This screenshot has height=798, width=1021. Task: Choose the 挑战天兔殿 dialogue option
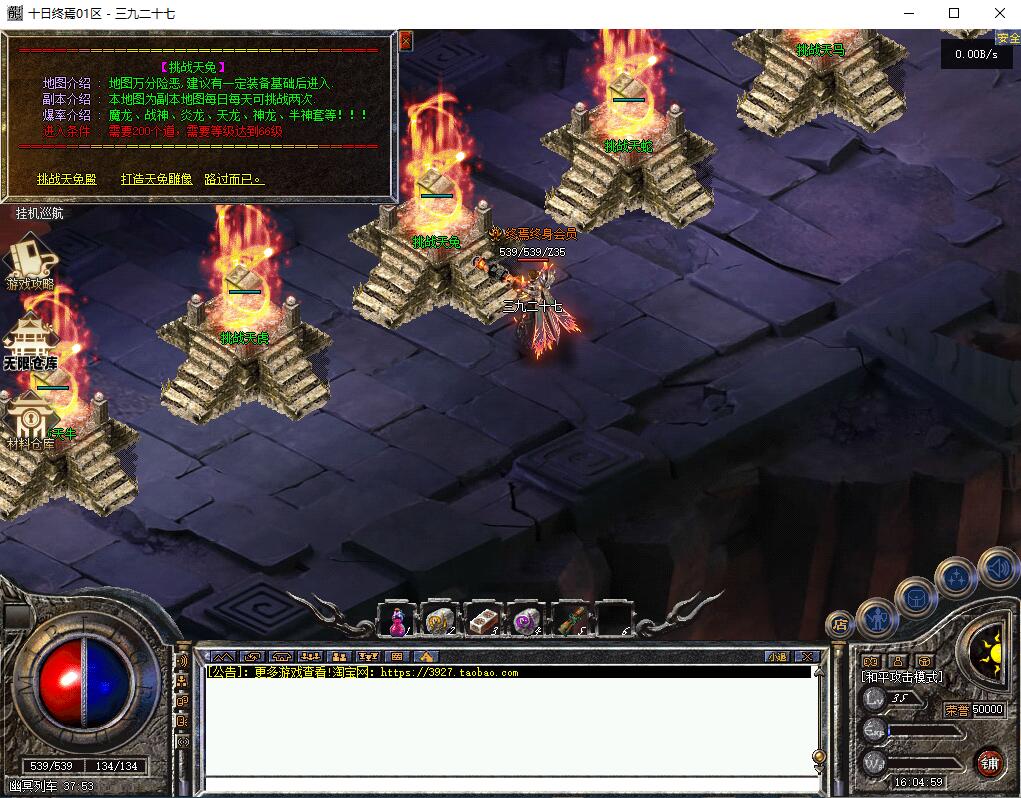[x=67, y=179]
